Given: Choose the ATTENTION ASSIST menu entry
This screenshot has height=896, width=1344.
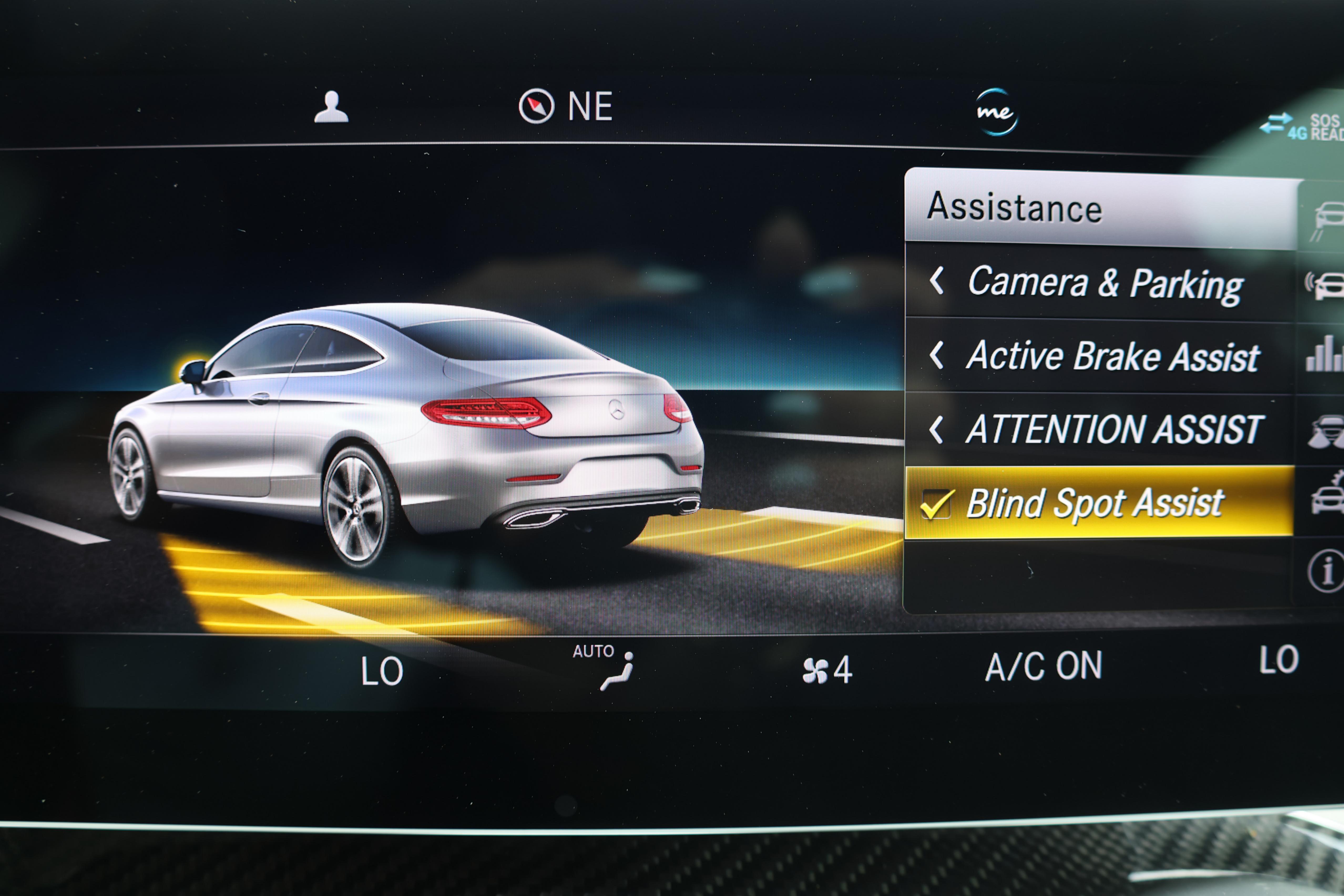Looking at the screenshot, I should [x=1113, y=429].
